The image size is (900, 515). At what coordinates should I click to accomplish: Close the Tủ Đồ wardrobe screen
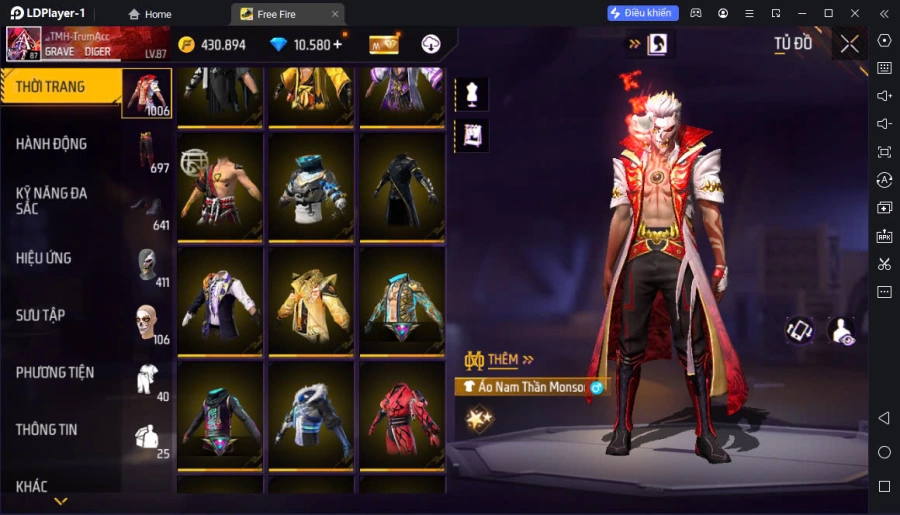(x=849, y=44)
